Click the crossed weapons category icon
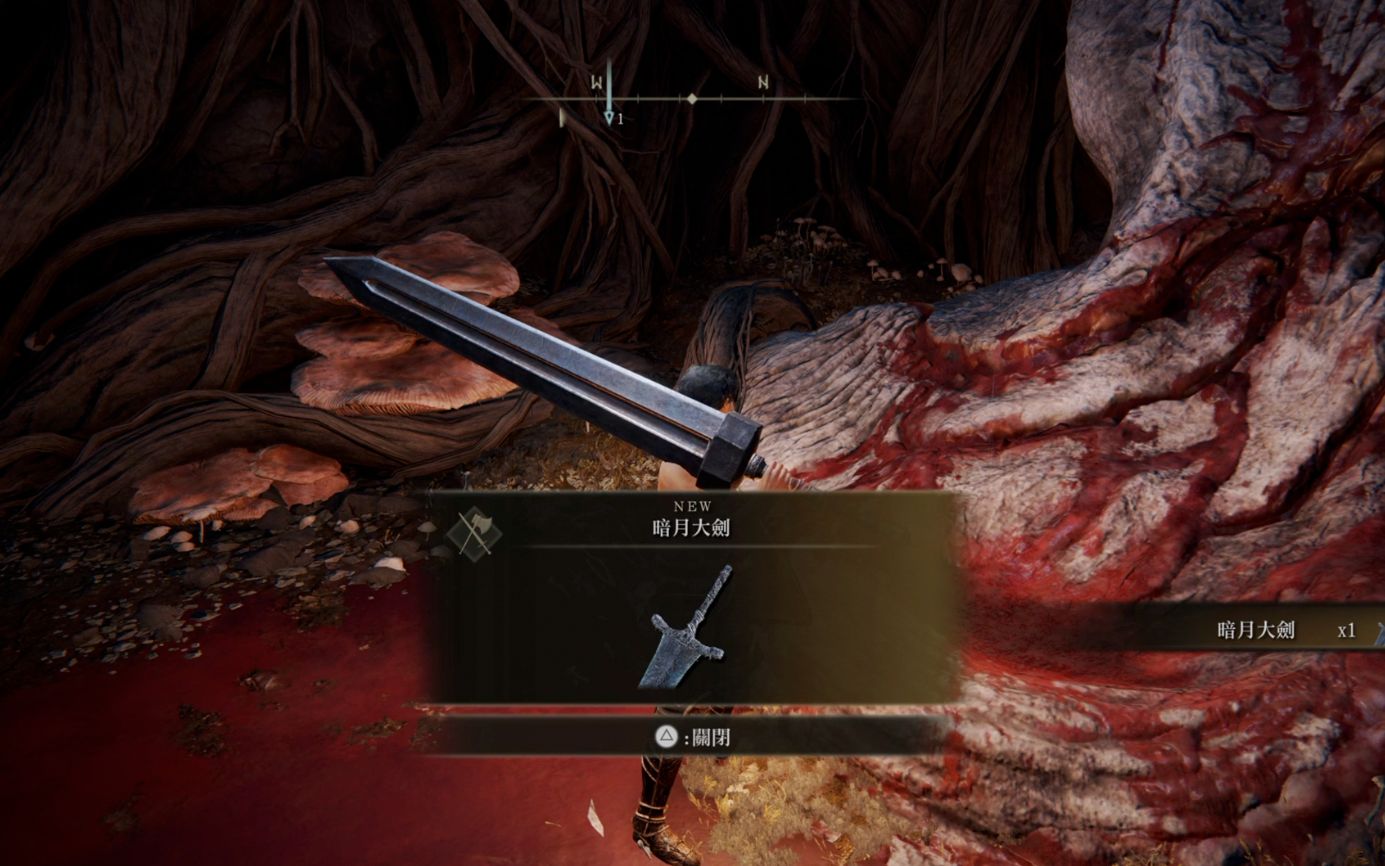Image resolution: width=1385 pixels, height=866 pixels. pos(474,531)
